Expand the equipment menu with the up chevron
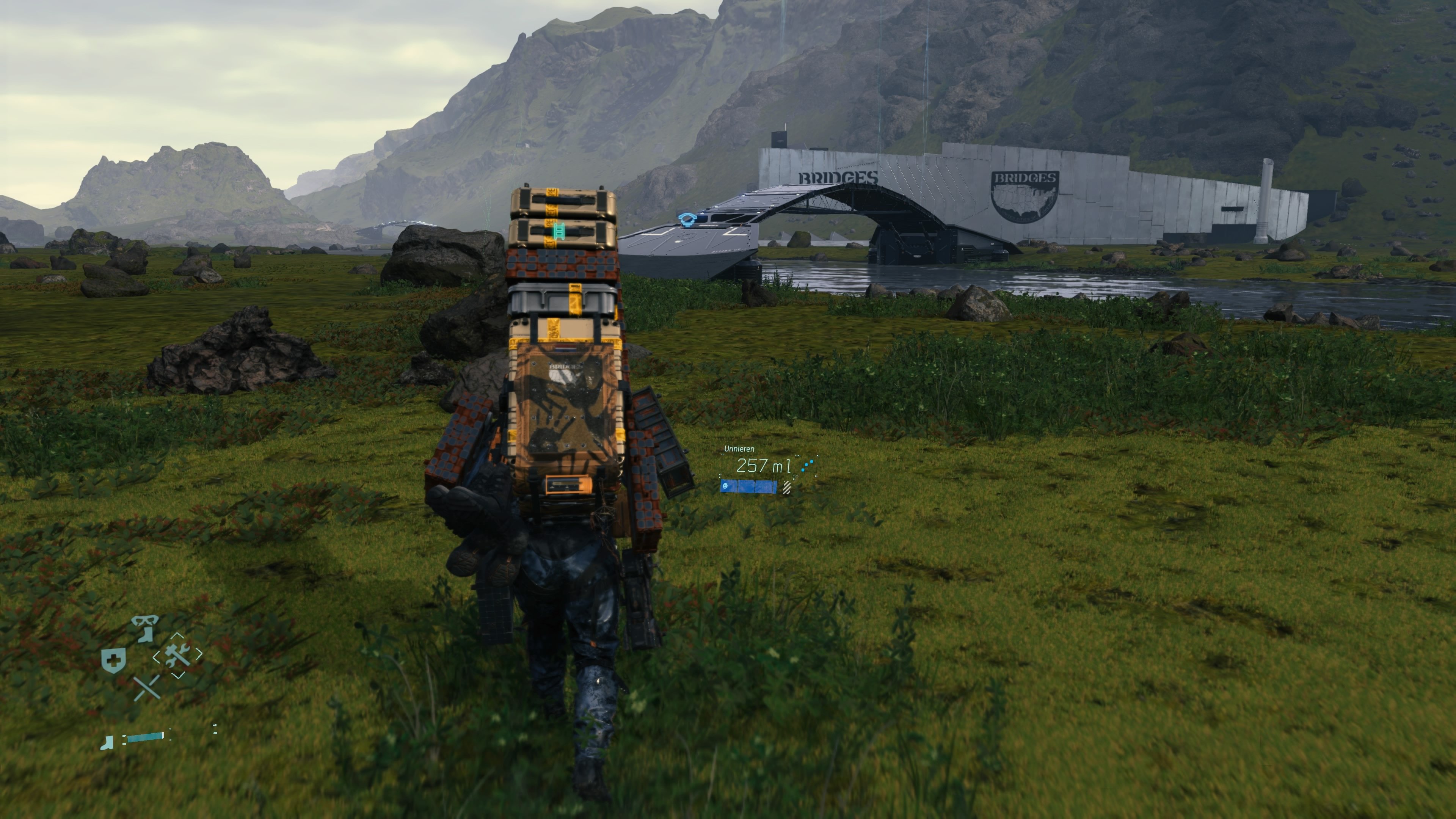The height and width of the screenshot is (819, 1456). tap(177, 635)
